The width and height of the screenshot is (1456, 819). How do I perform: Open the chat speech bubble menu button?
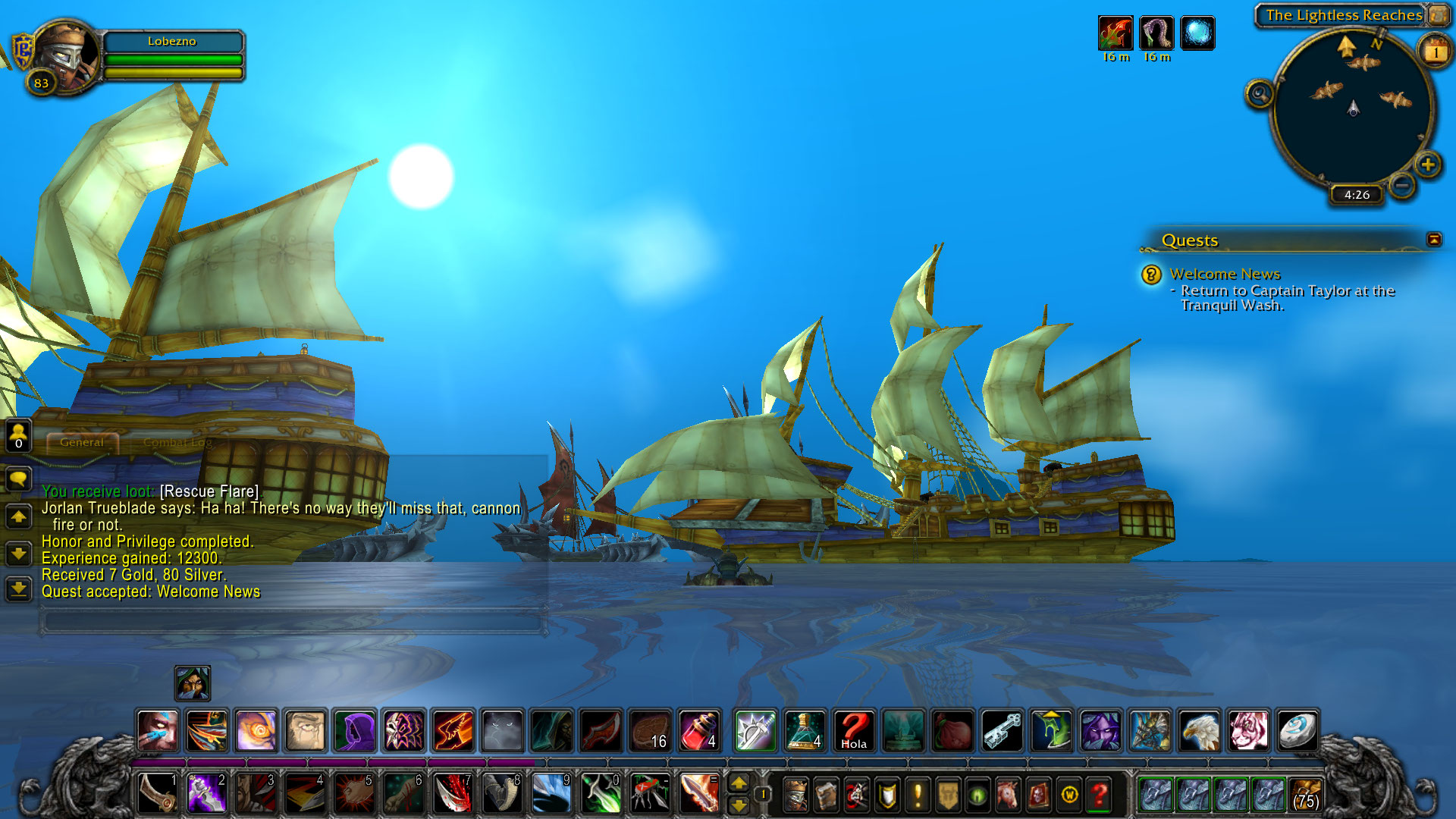pyautogui.click(x=18, y=479)
